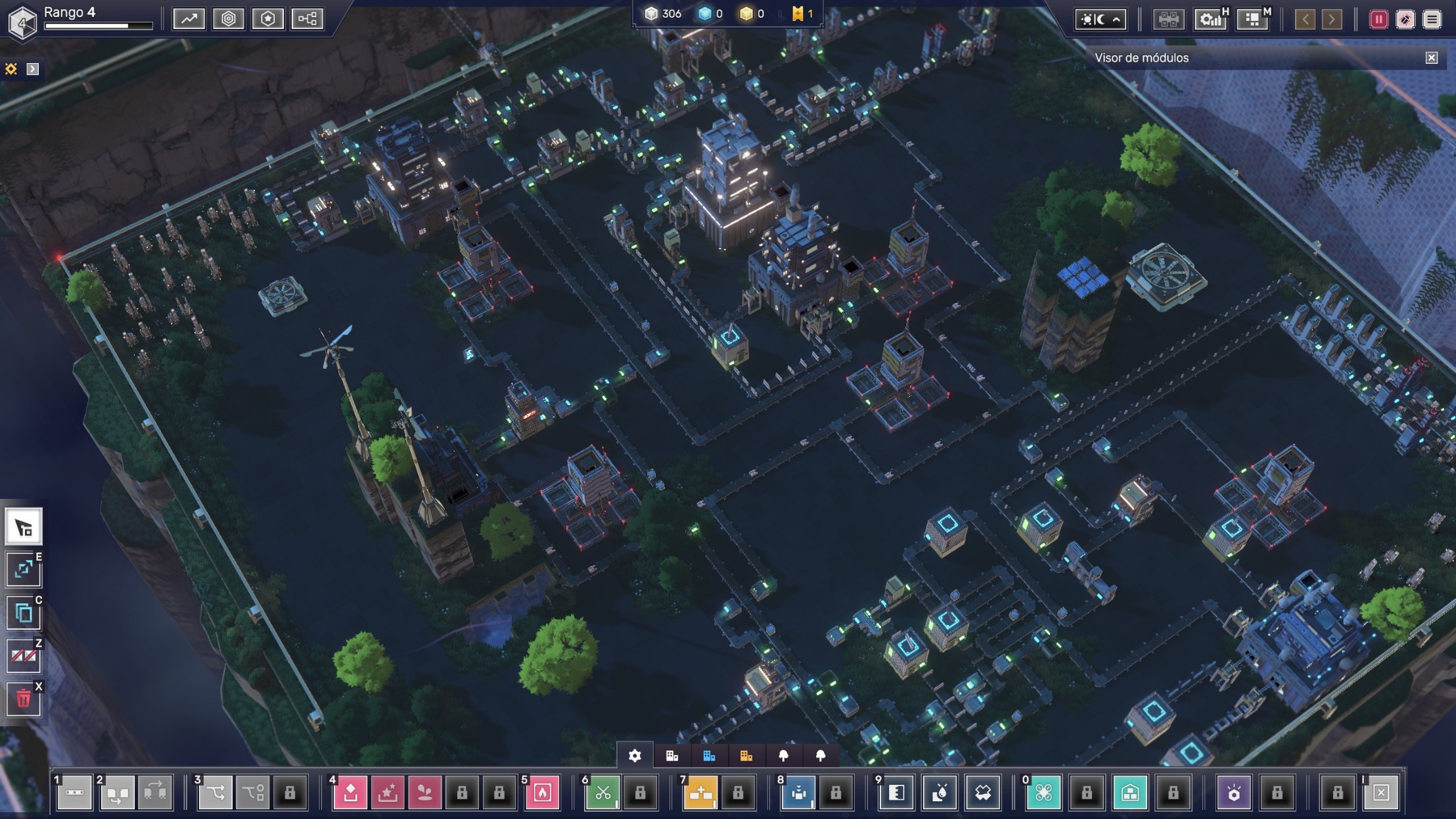Close the Visor de módulos panel
1456x819 pixels.
point(1431,58)
